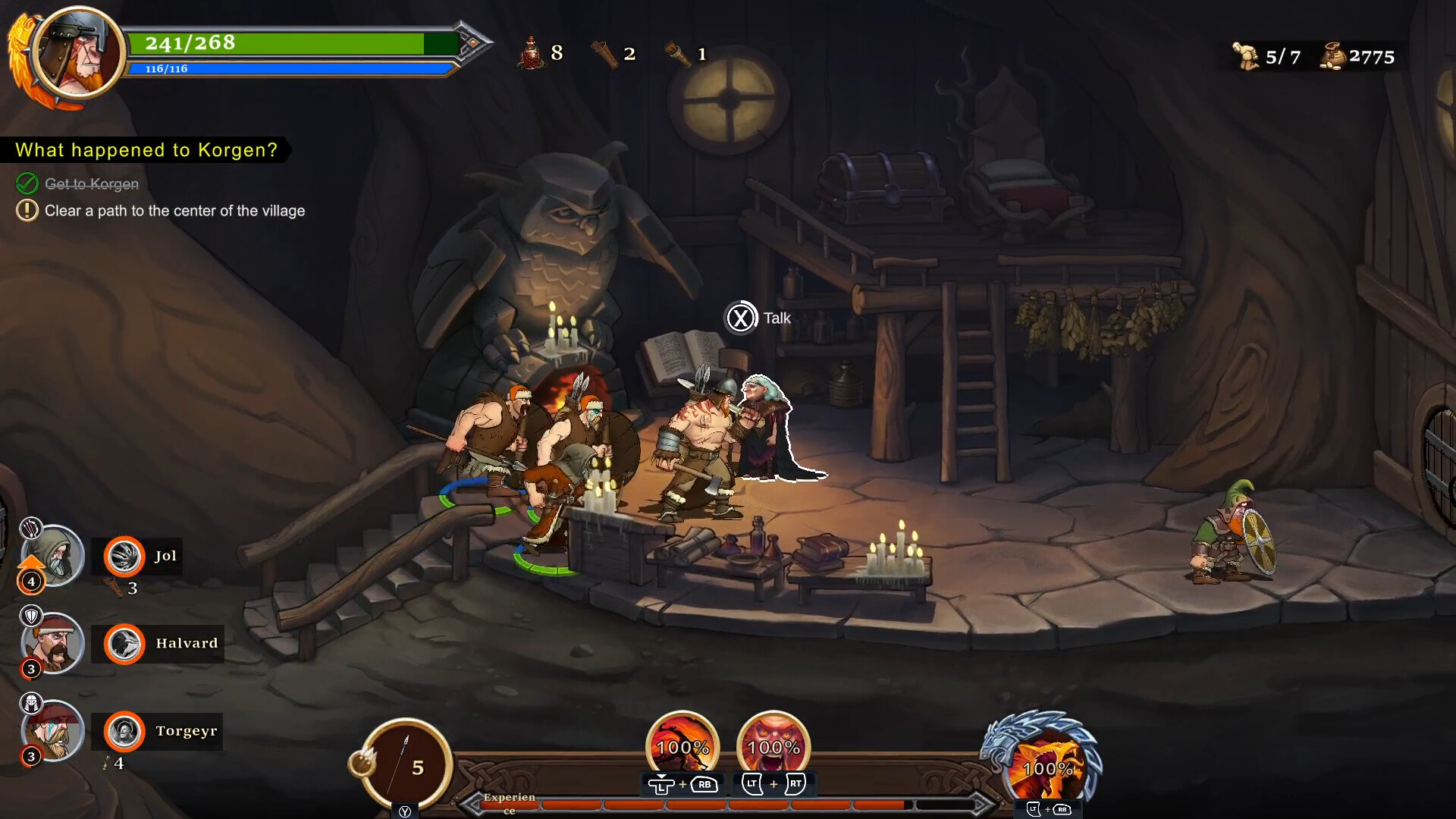
Task: Select the health potion icon showing 8
Action: click(x=532, y=53)
